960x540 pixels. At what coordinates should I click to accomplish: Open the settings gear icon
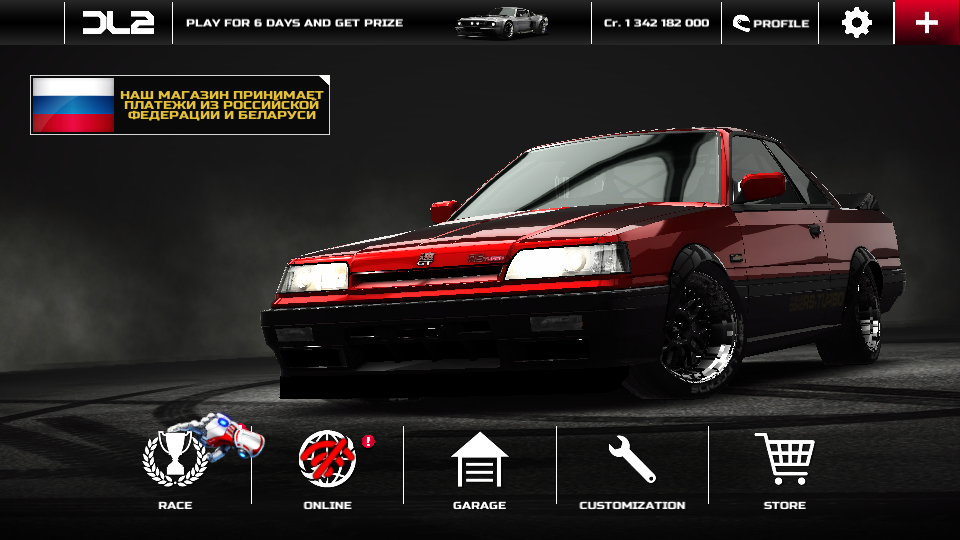coord(856,22)
